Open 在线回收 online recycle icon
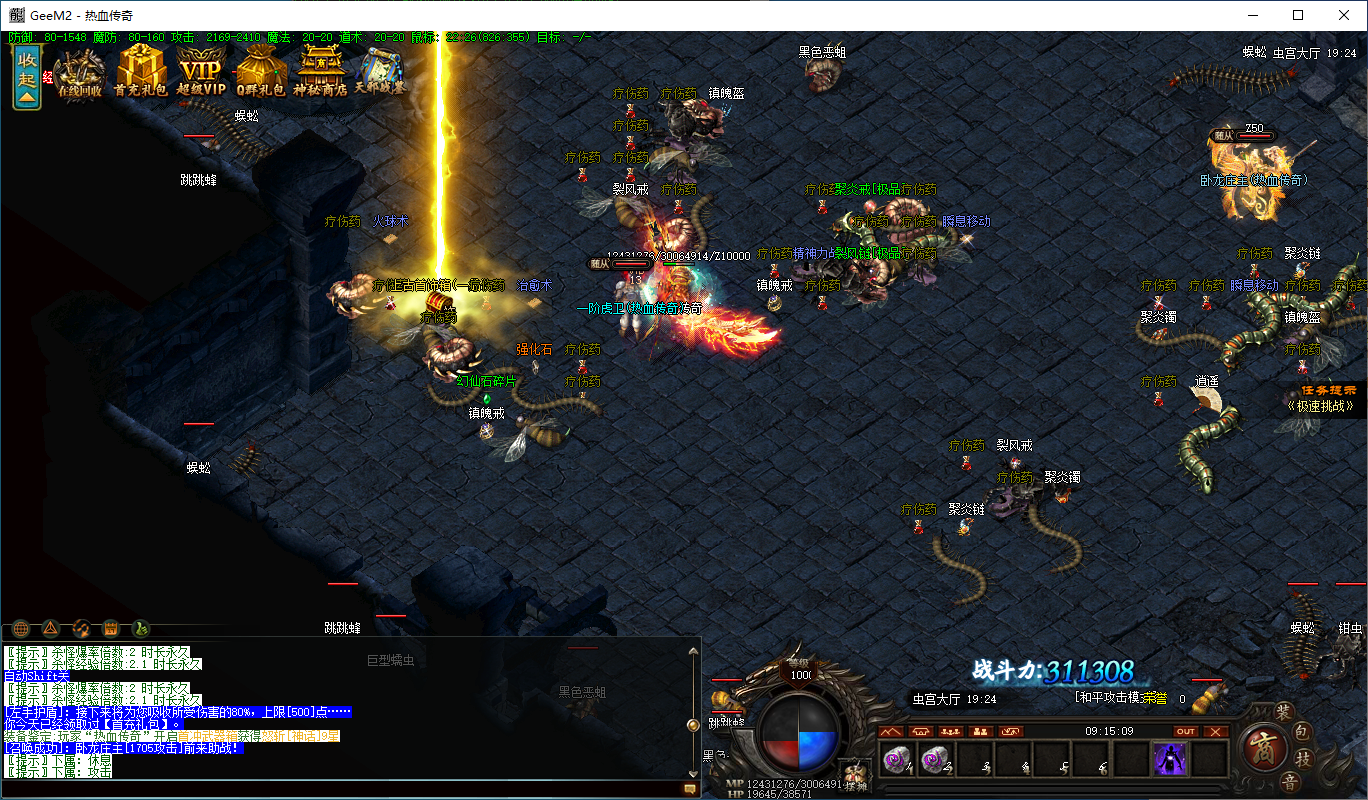1368x800 pixels. coord(79,72)
